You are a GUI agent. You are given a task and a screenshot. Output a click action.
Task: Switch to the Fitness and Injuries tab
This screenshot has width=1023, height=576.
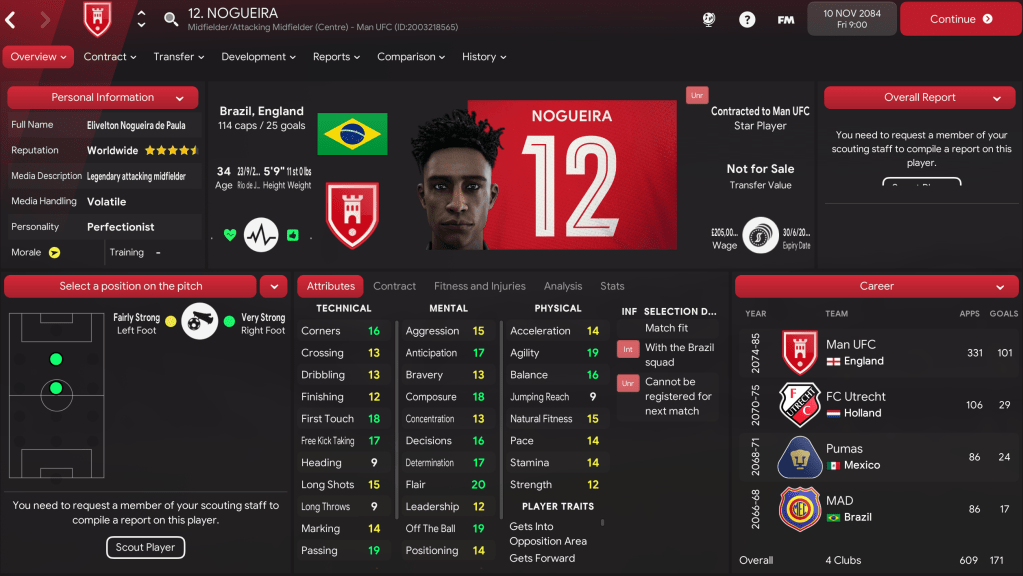pyautogui.click(x=479, y=286)
